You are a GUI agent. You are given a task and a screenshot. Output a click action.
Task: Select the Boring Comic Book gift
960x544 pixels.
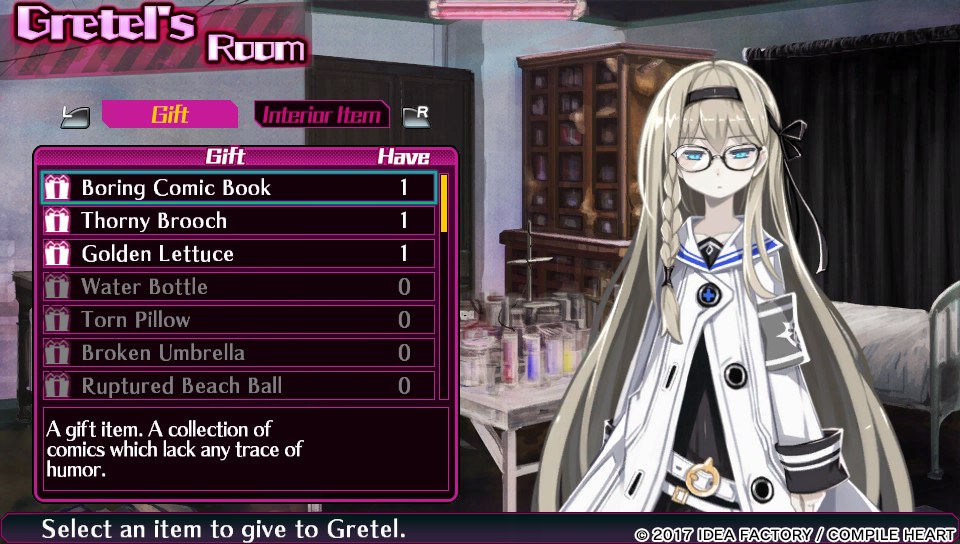[238, 188]
